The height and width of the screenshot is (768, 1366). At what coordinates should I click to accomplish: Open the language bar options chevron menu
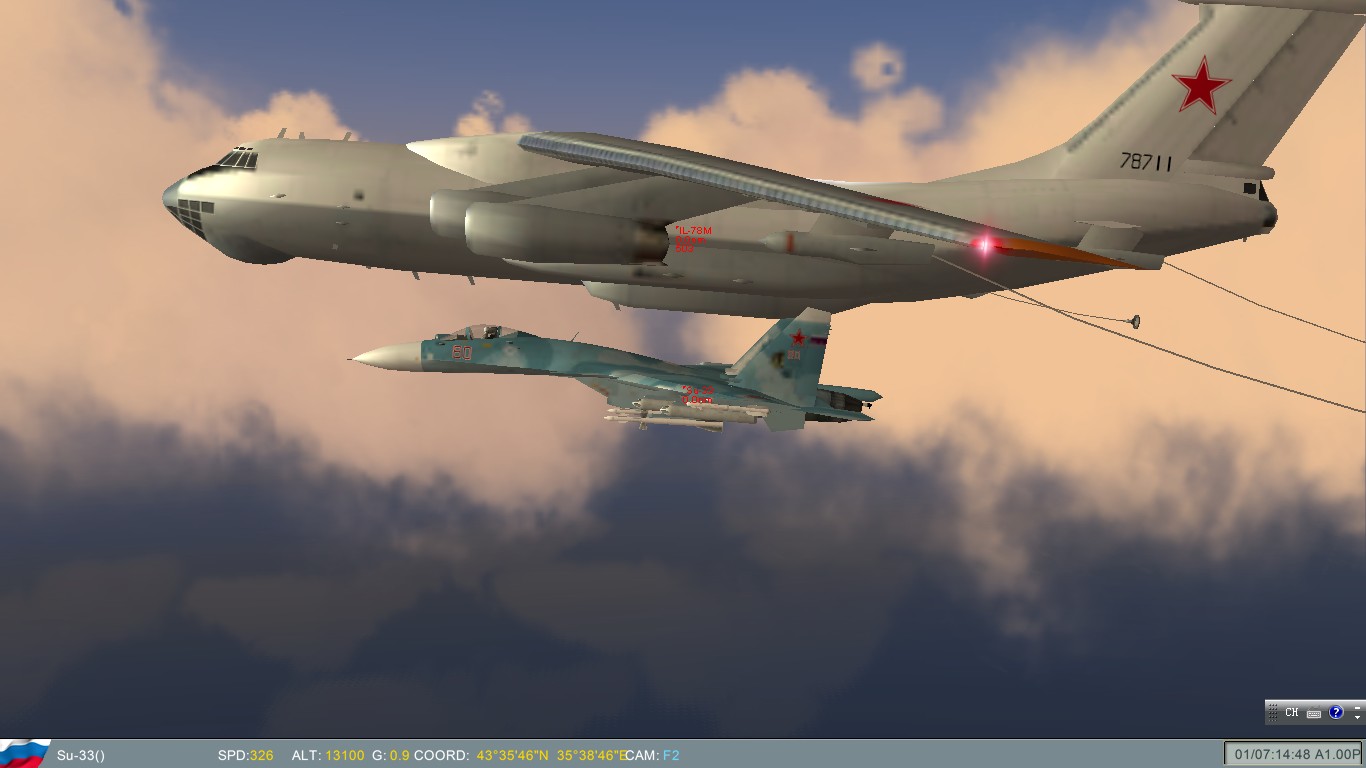(x=1358, y=717)
